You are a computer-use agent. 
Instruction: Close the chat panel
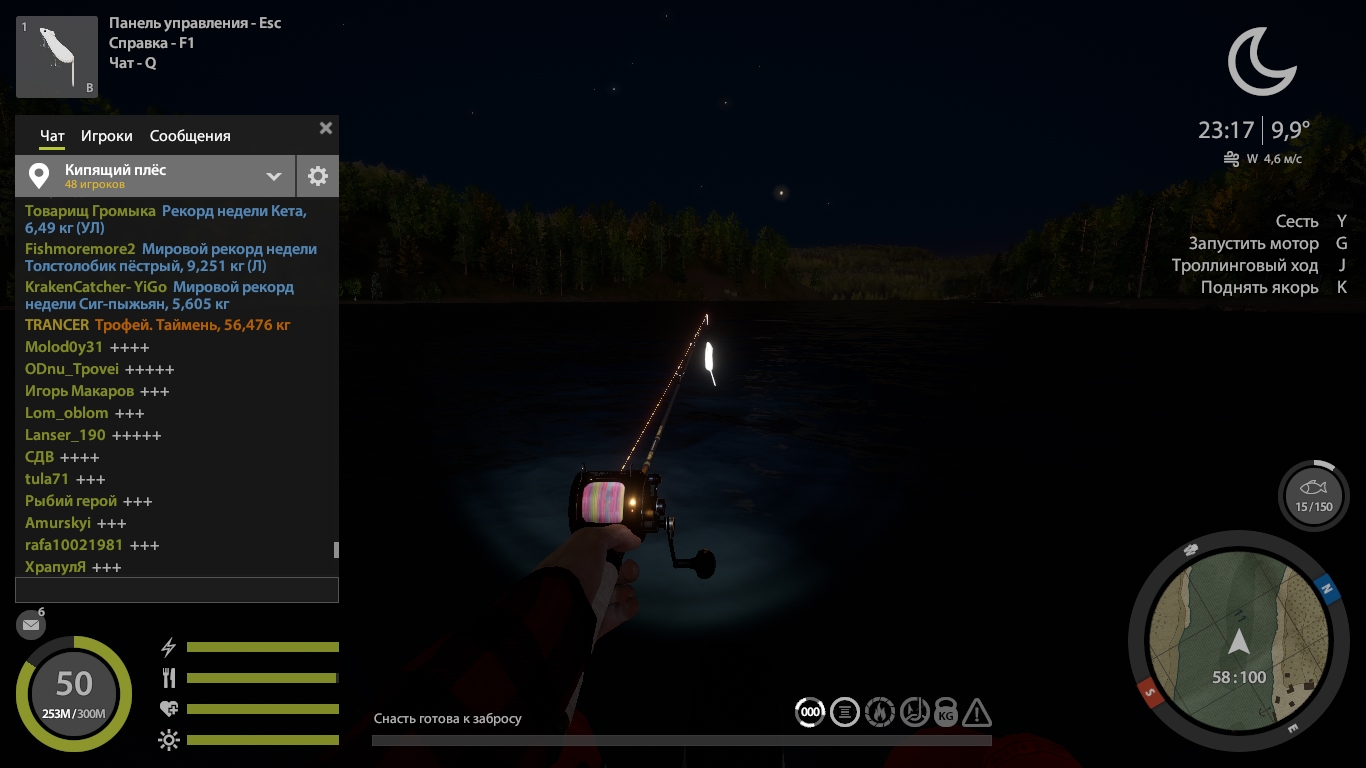point(325,128)
